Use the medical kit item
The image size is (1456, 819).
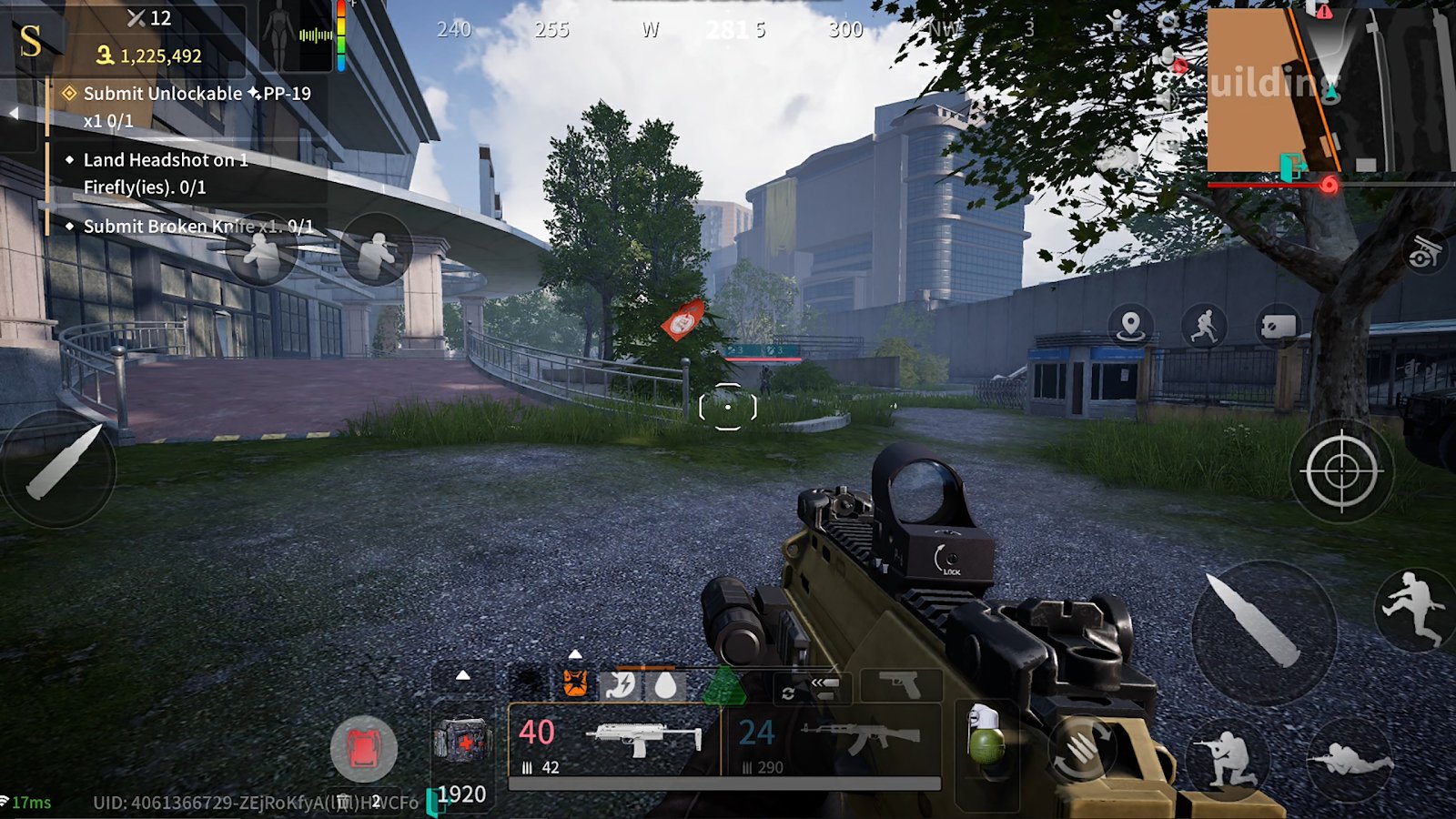pos(463,740)
